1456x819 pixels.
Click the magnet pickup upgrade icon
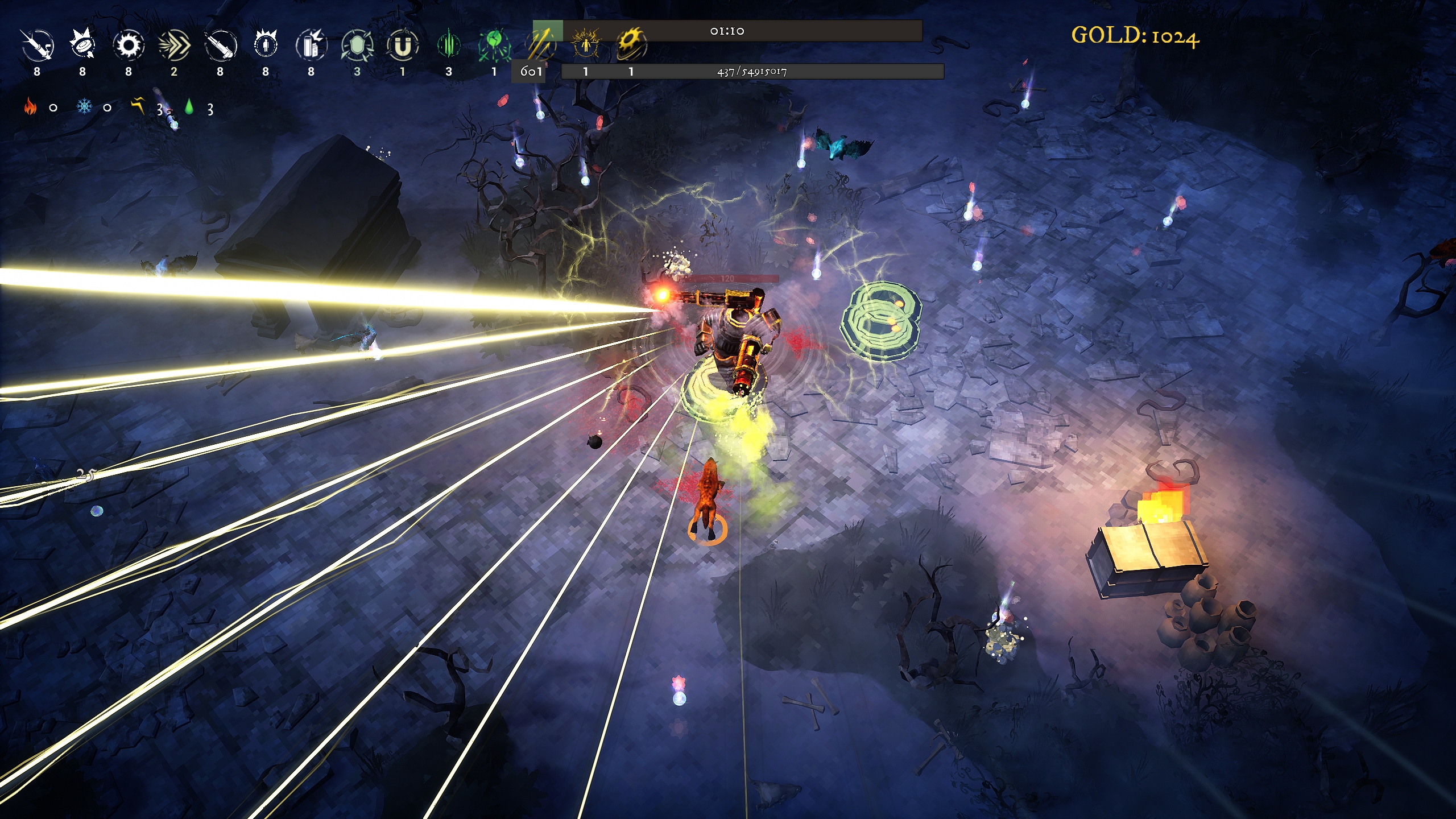click(403, 45)
